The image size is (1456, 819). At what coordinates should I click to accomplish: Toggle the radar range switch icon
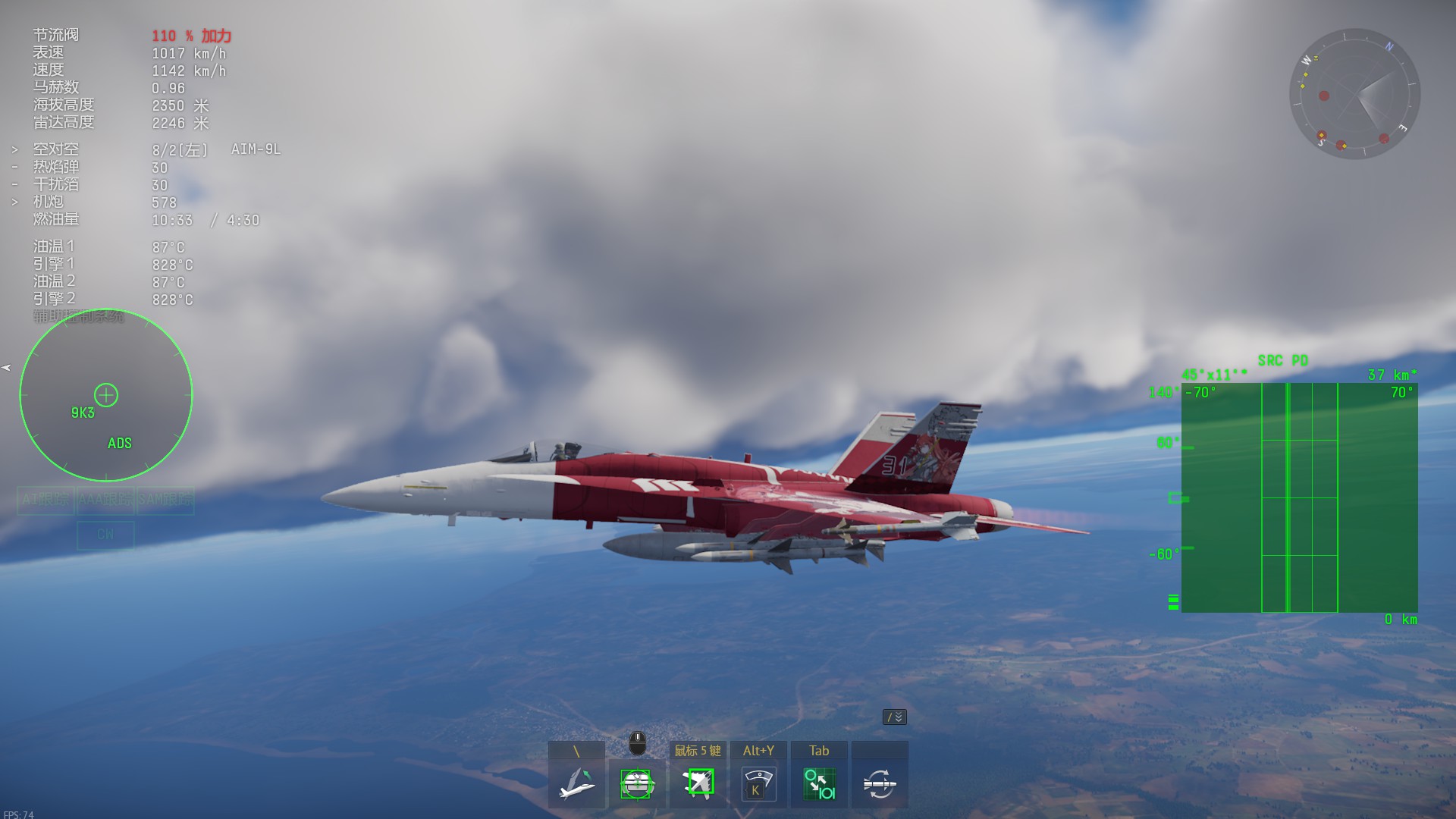coord(819,783)
